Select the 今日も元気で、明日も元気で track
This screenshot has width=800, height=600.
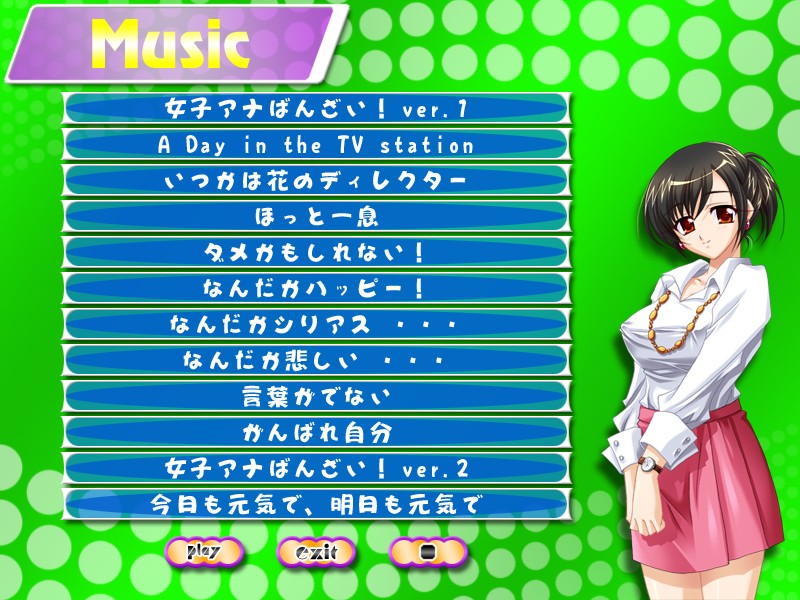pyautogui.click(x=316, y=503)
